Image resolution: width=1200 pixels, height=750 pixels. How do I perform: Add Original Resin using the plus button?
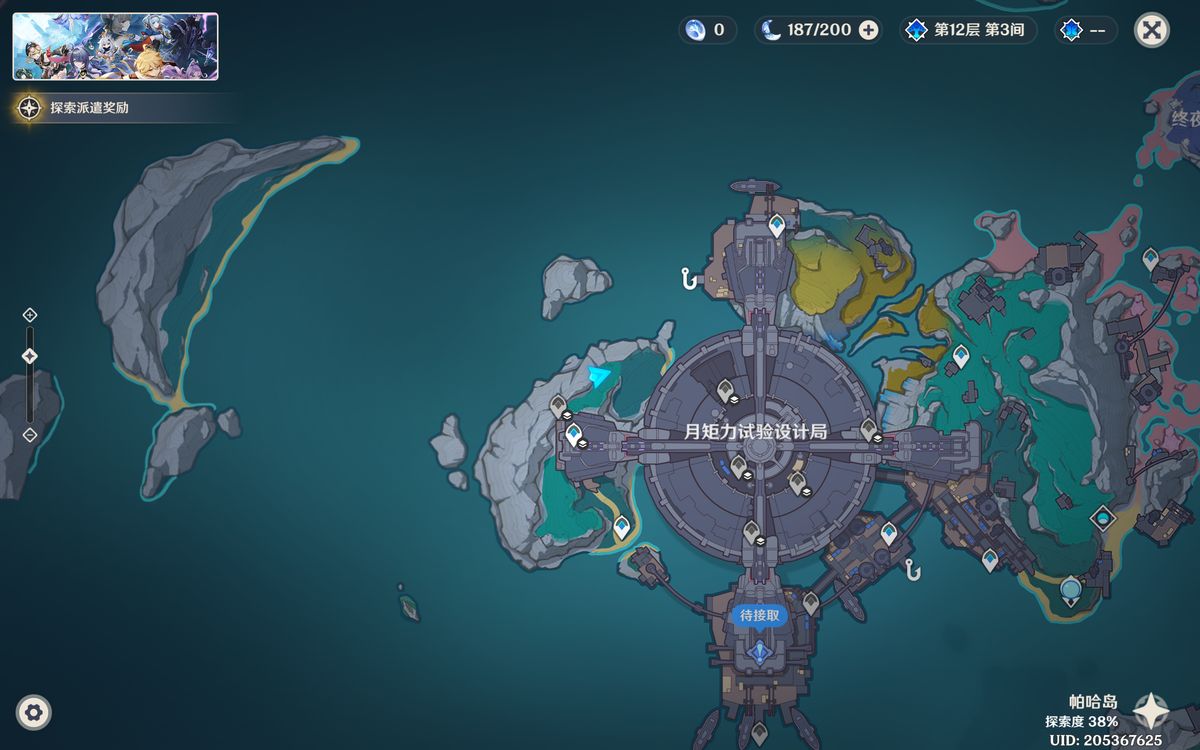tap(869, 30)
